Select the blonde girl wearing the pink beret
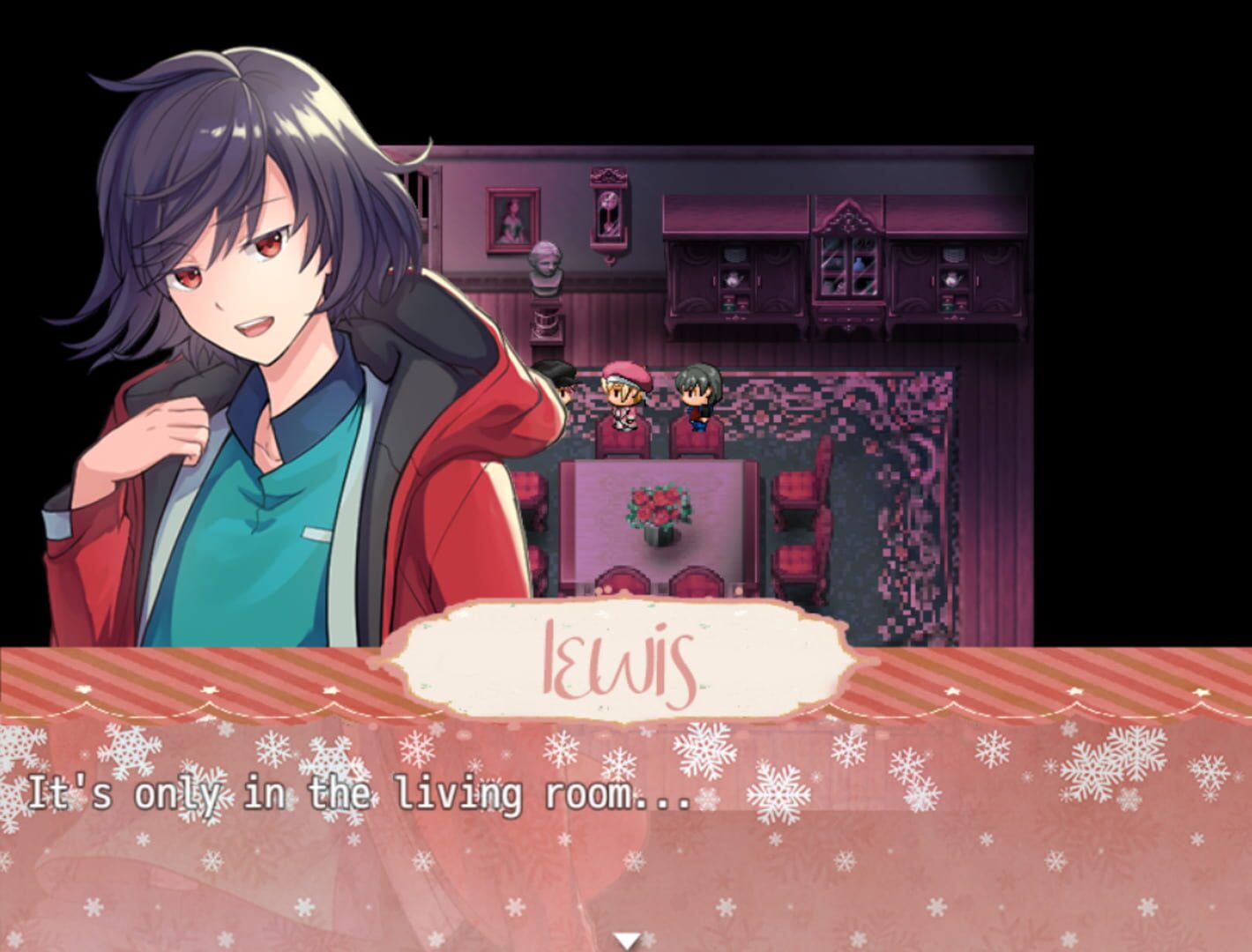The height and width of the screenshot is (952, 1252). pyautogui.click(x=626, y=397)
